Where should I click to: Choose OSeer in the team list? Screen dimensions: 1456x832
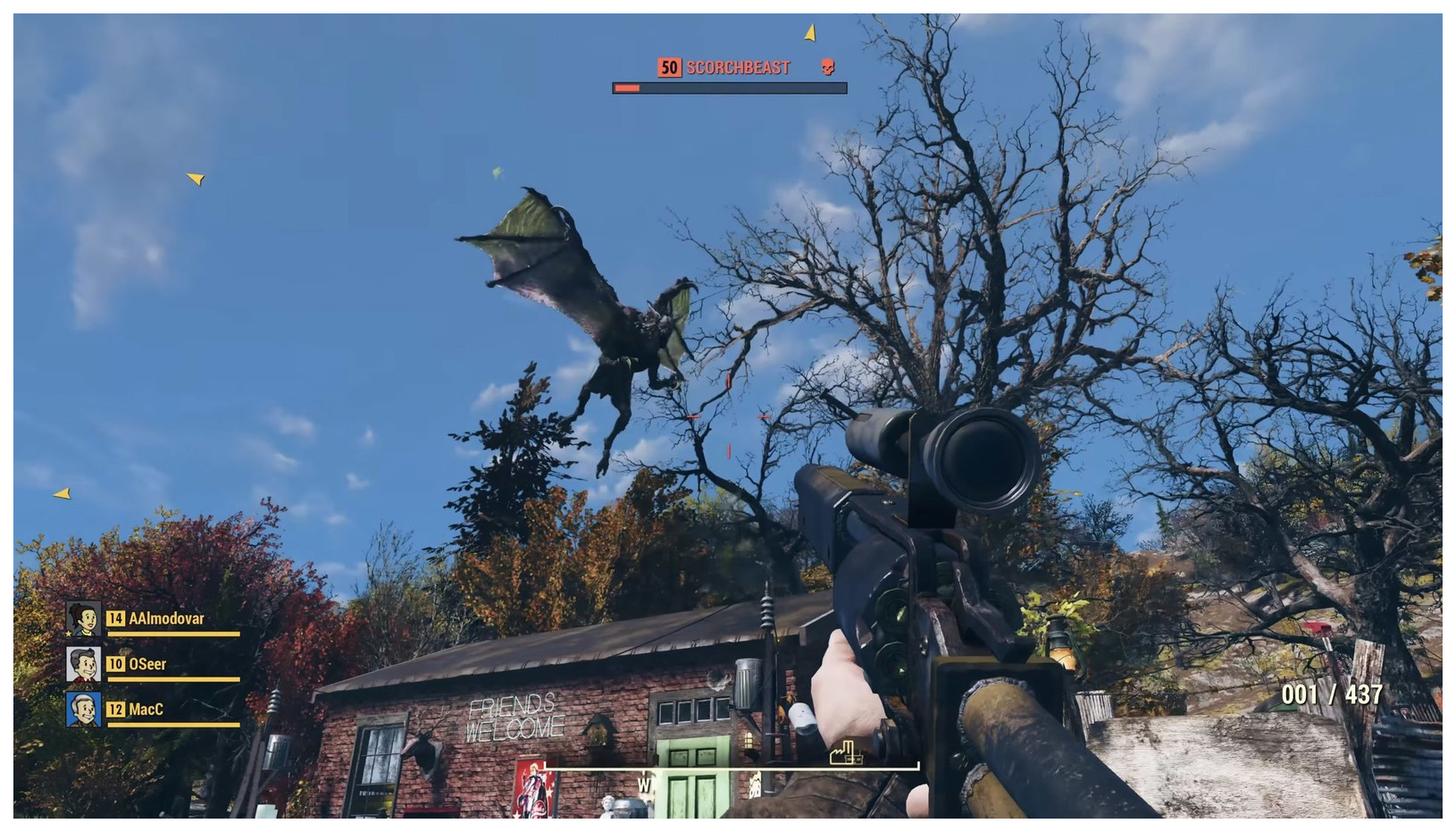tap(147, 664)
